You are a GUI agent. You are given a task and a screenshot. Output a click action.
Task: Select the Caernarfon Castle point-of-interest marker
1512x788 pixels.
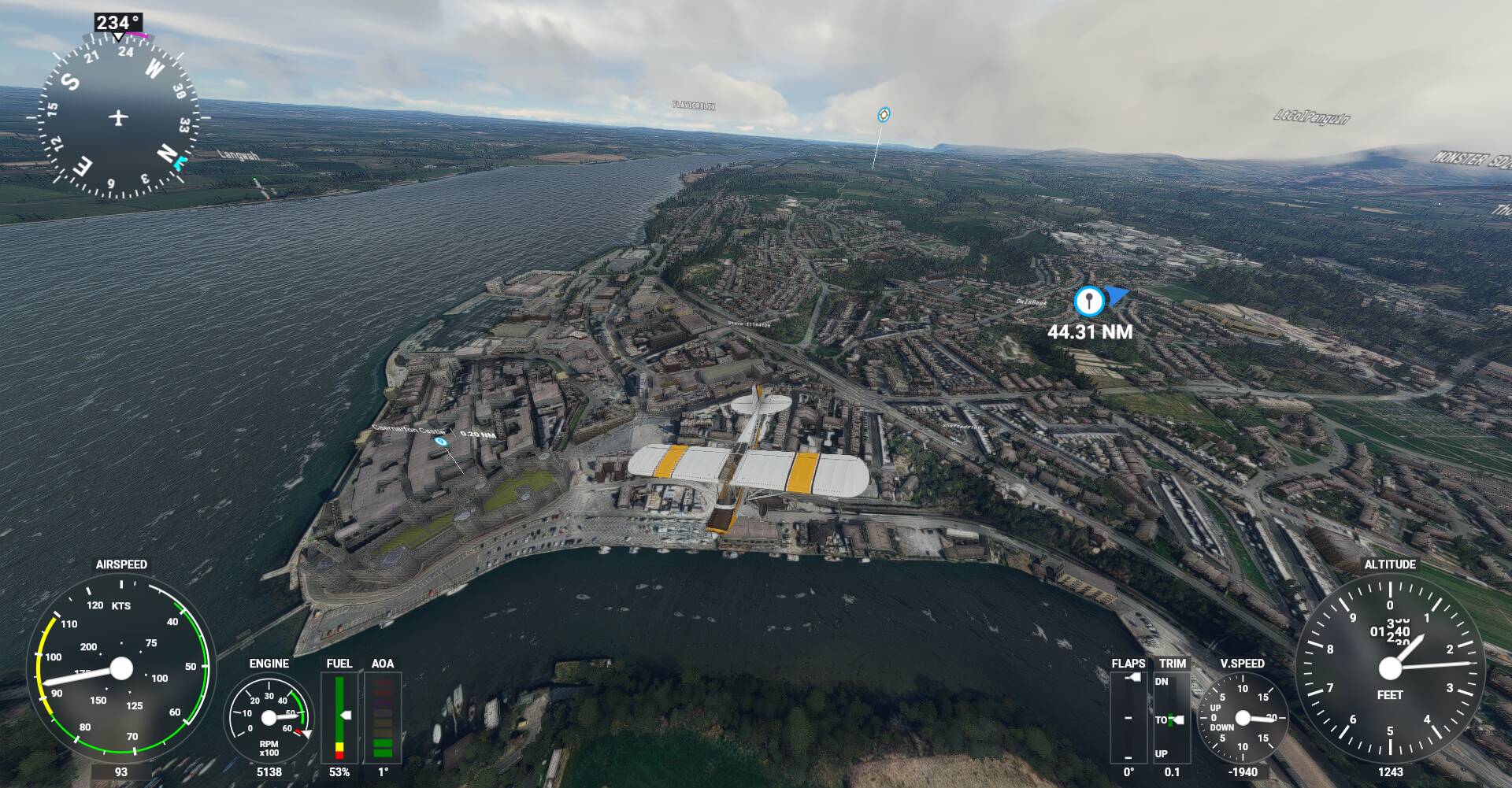441,442
